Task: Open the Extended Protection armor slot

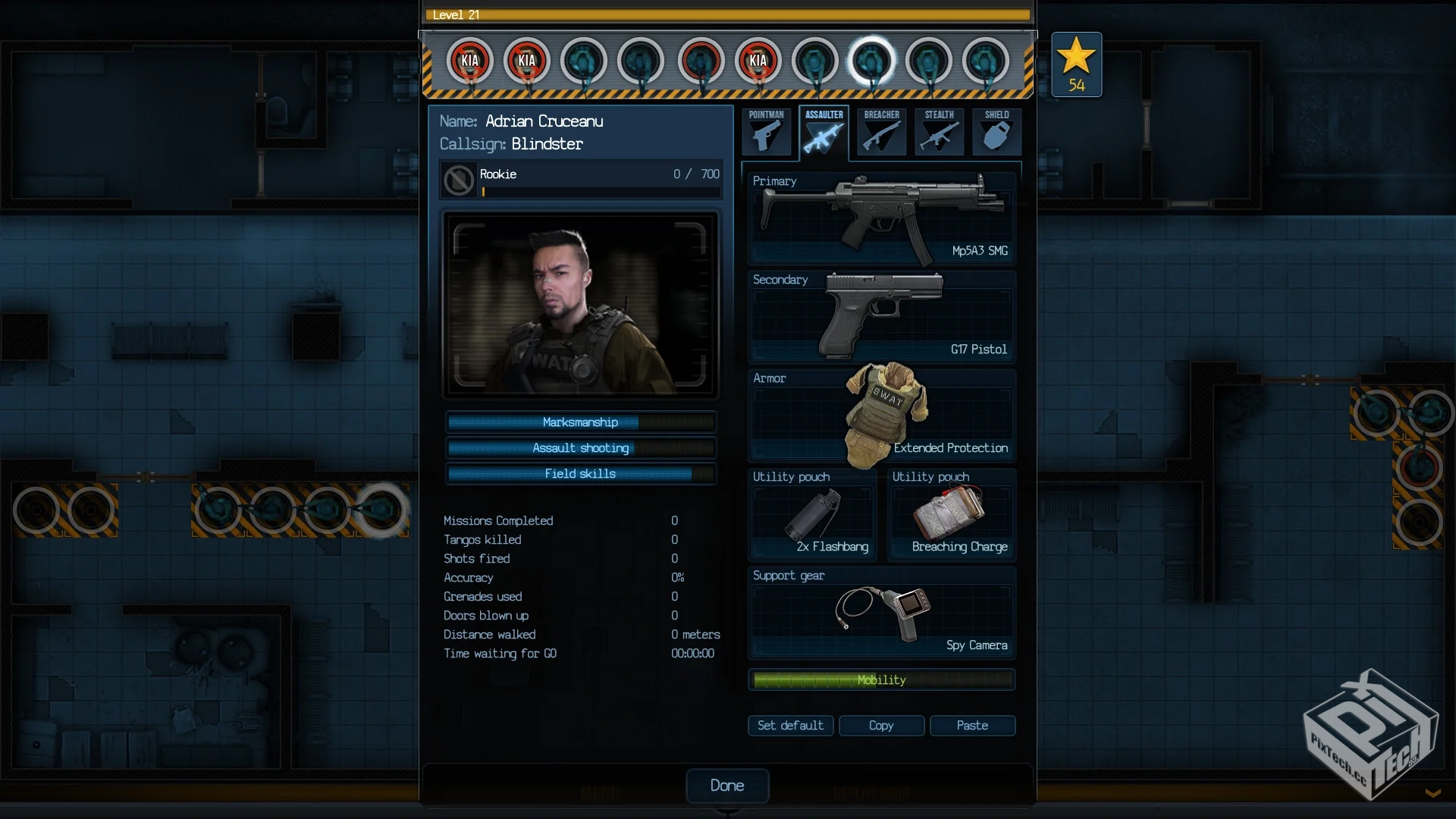Action: (882, 416)
